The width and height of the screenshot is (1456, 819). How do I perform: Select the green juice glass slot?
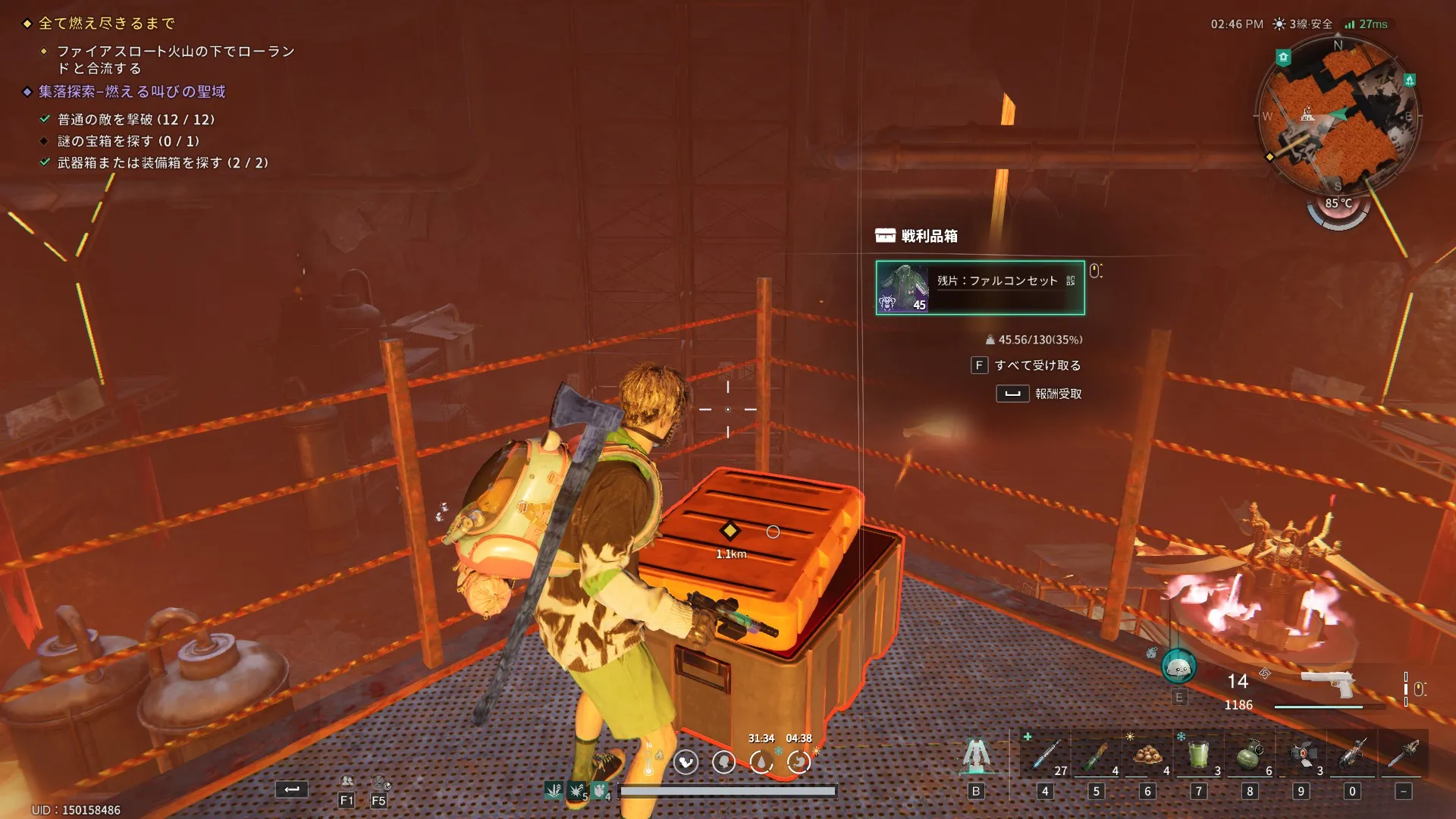[x=1198, y=755]
